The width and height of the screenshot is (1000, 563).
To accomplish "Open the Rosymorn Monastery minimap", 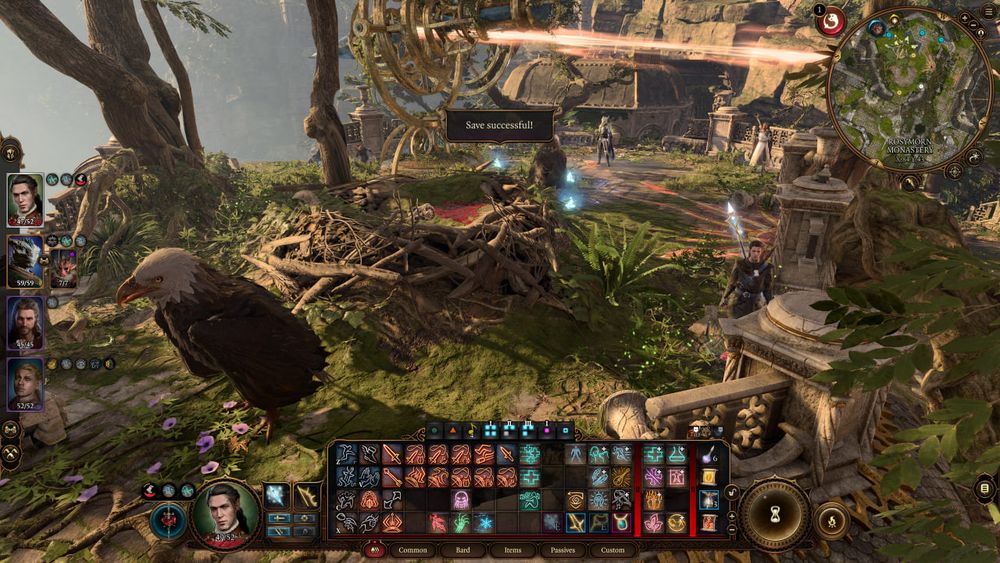I will 909,89.
